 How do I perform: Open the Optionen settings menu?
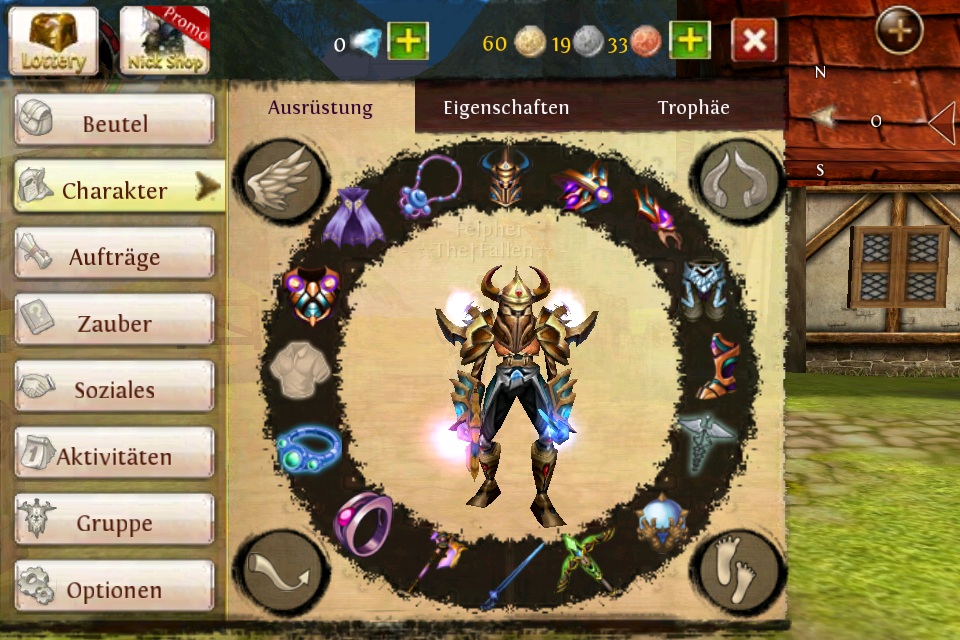(114, 589)
